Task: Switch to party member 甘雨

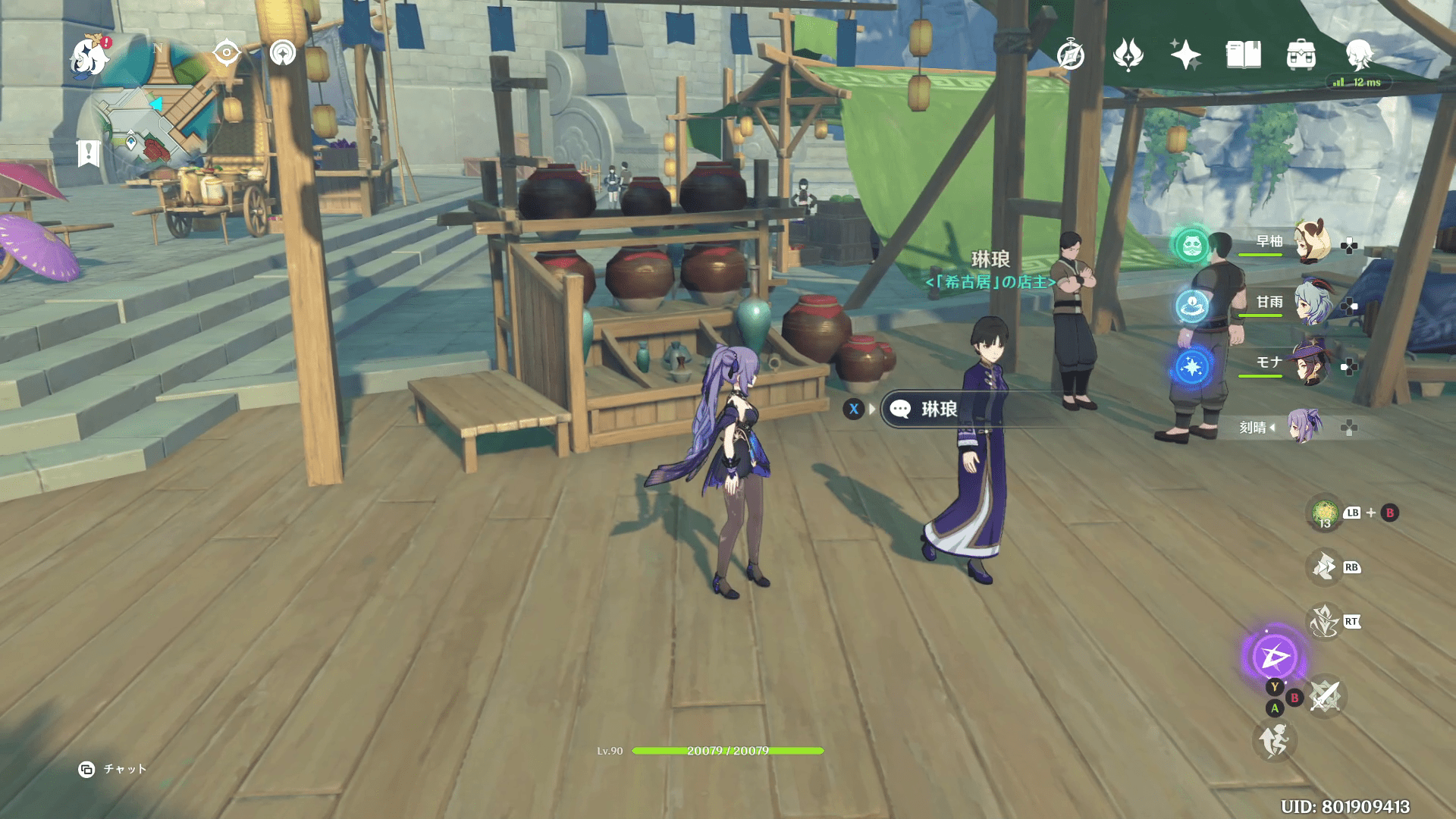Action: click(x=1312, y=303)
